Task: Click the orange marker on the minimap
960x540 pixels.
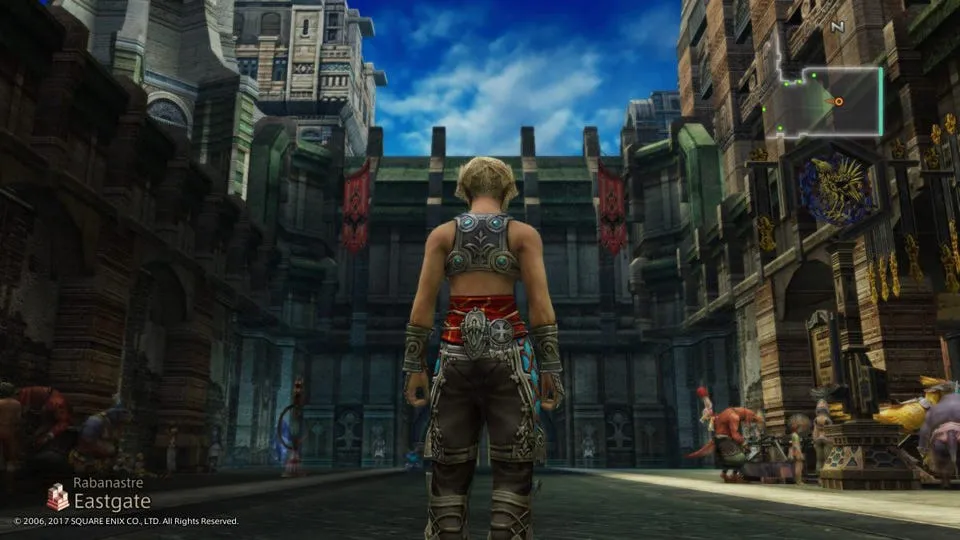Action: (839, 101)
